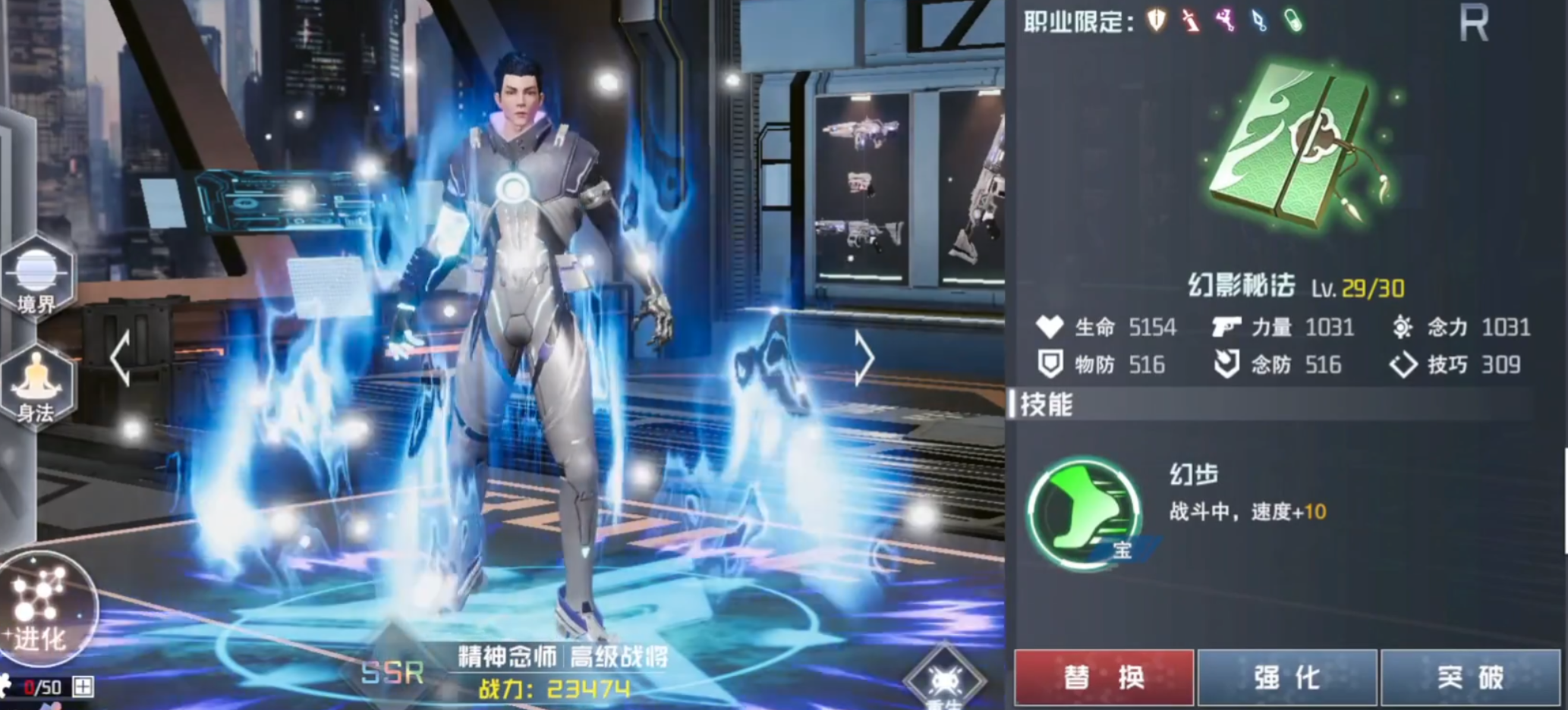
Task: Click the left arrow to switch character
Action: 121,359
